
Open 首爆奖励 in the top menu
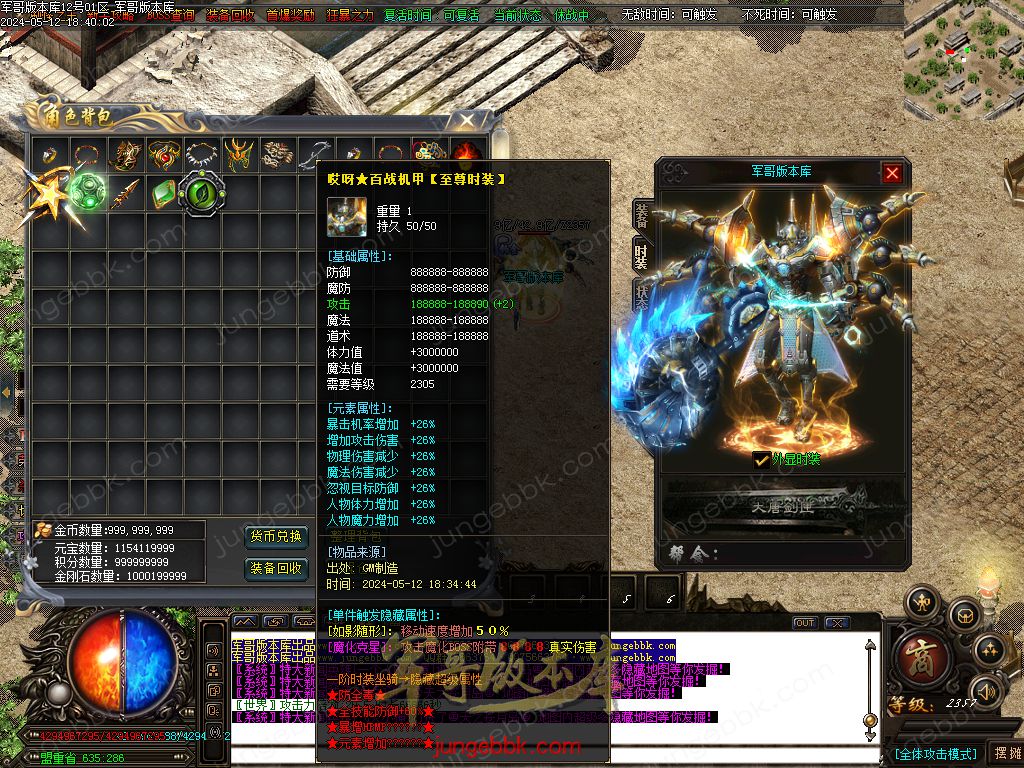point(290,15)
